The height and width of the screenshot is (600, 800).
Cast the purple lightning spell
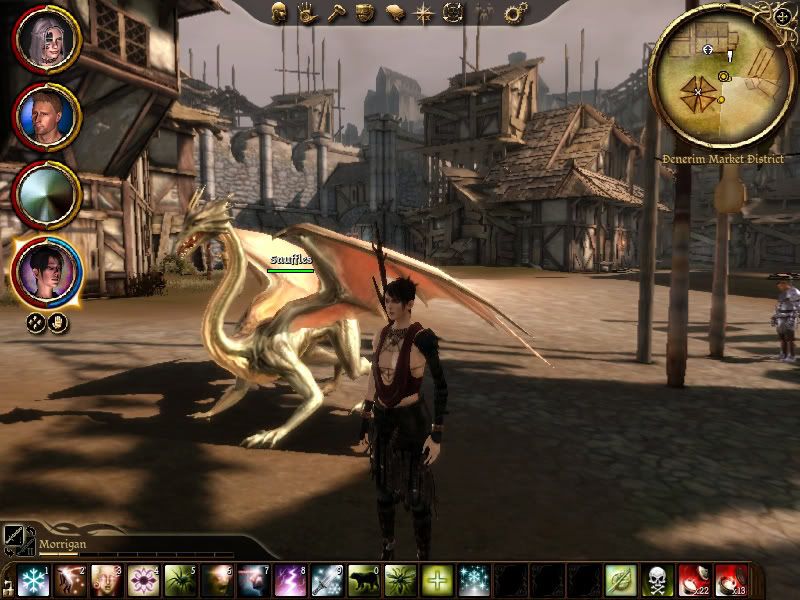[290, 581]
